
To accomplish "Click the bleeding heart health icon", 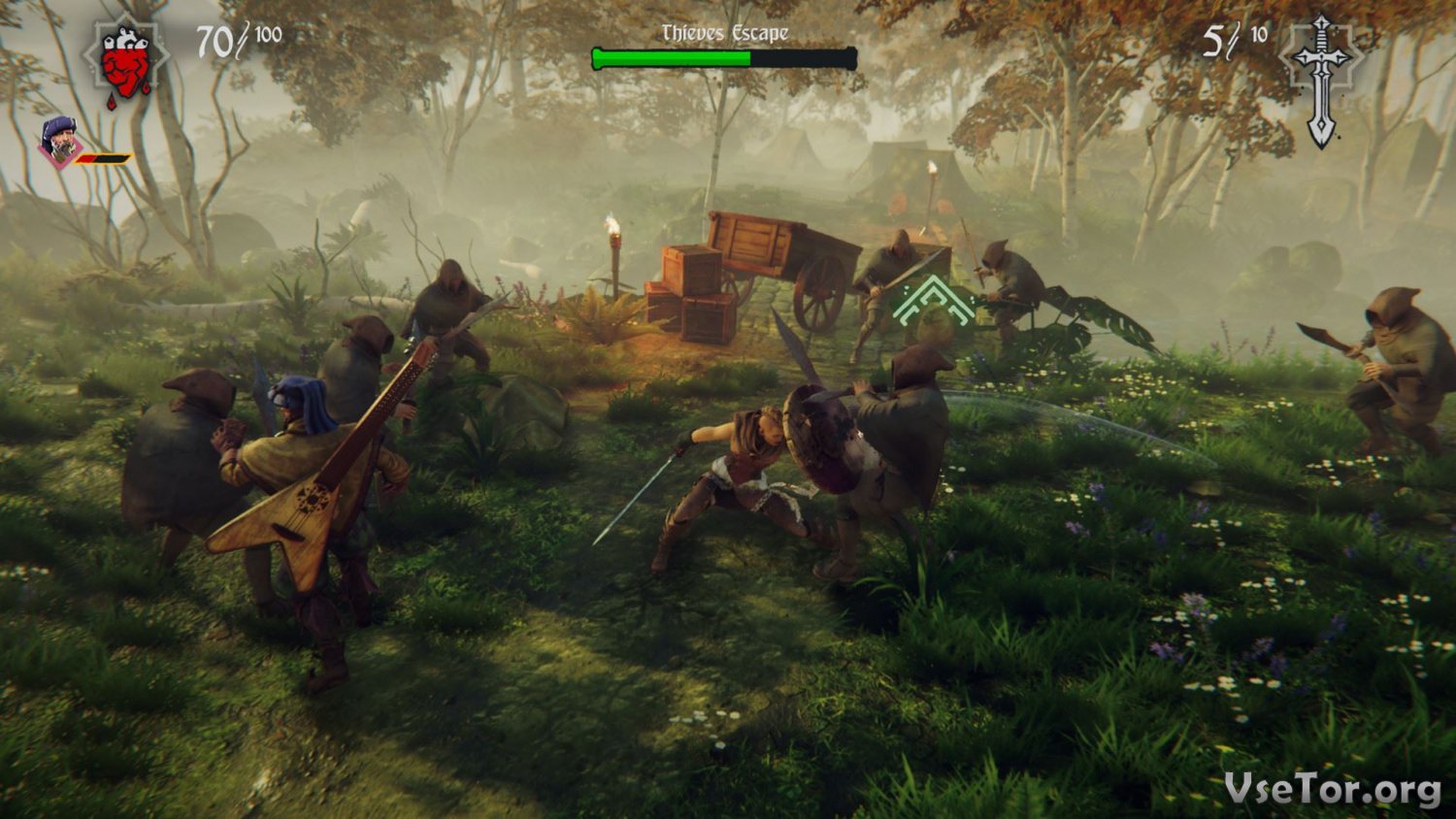I will [127, 62].
